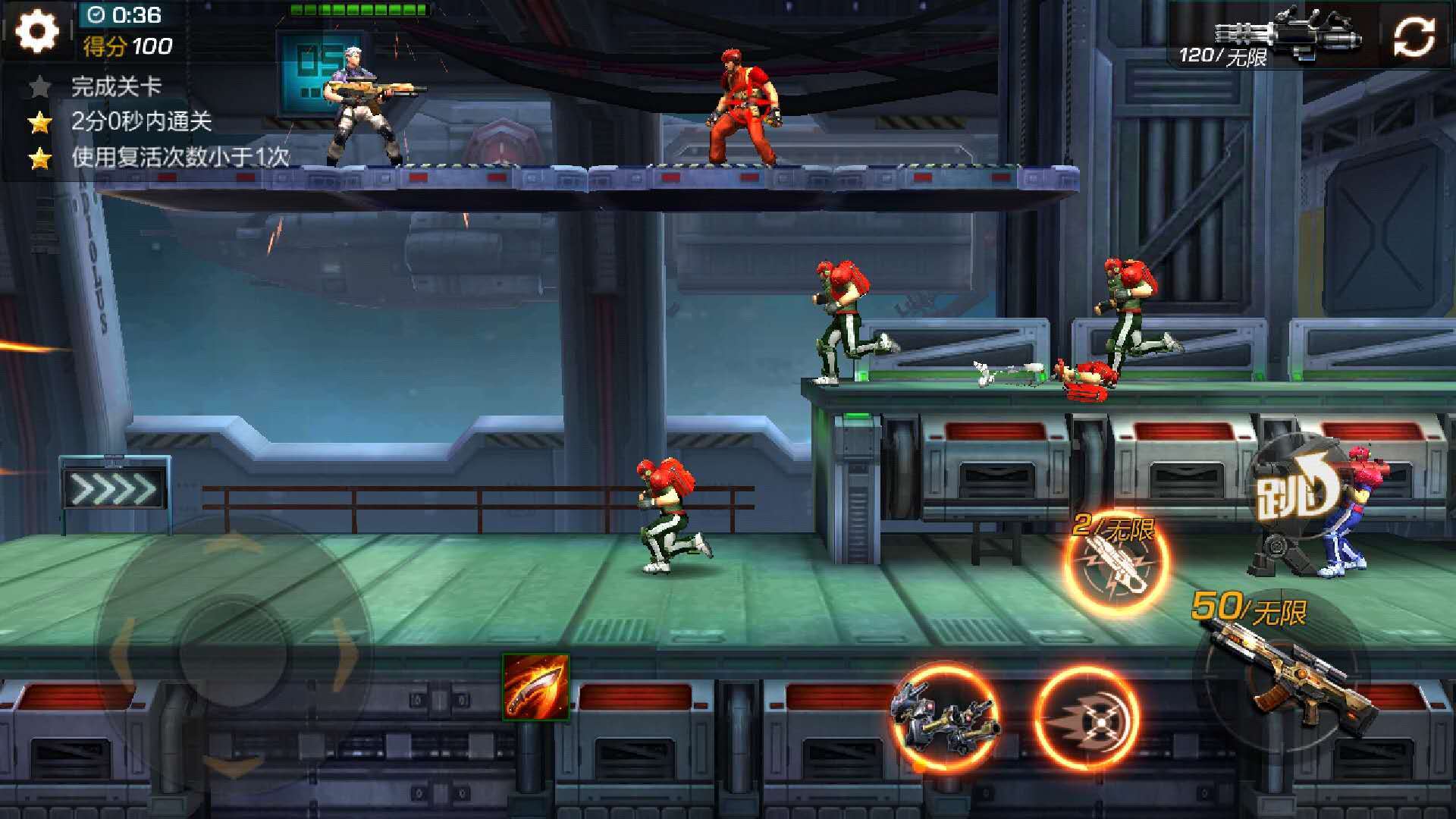Screen dimensions: 1456x819
Task: Activate the lightning gun special skill
Action: (1115, 563)
